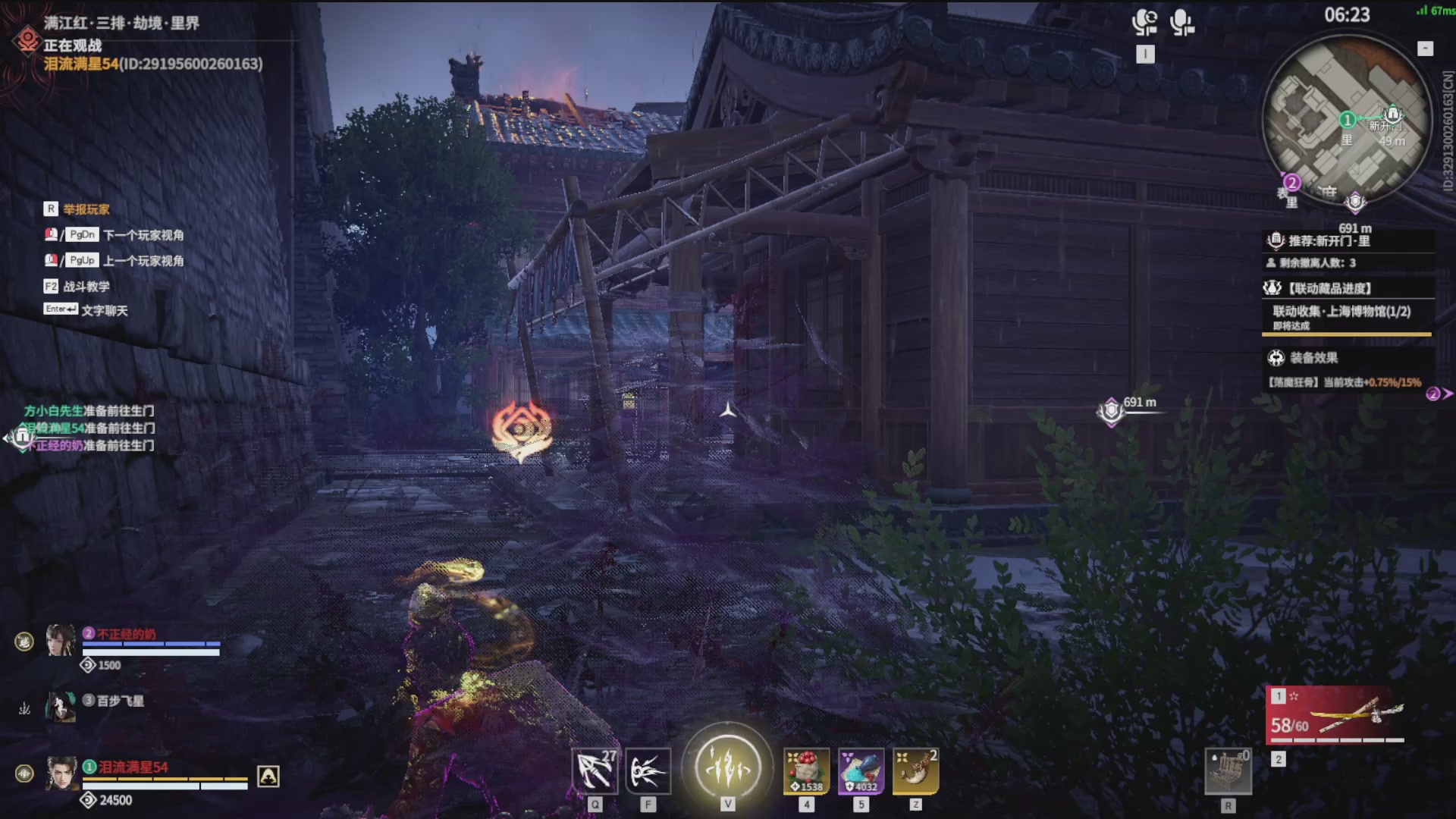Switch to 上一个玩家视角 (previous player view)
Image resolution: width=1456 pixels, height=819 pixels.
point(143,261)
